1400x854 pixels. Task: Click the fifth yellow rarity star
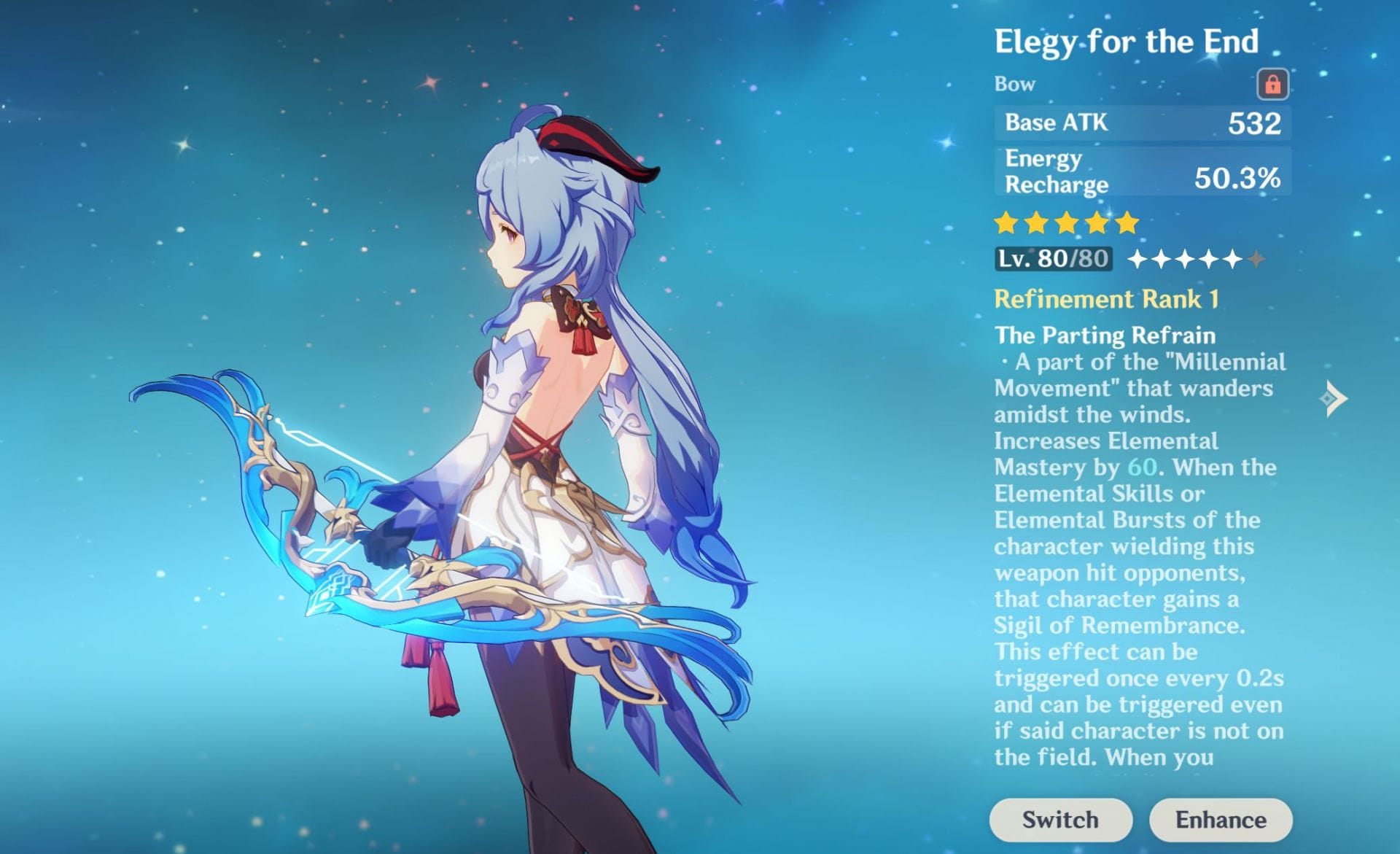pos(1127,223)
